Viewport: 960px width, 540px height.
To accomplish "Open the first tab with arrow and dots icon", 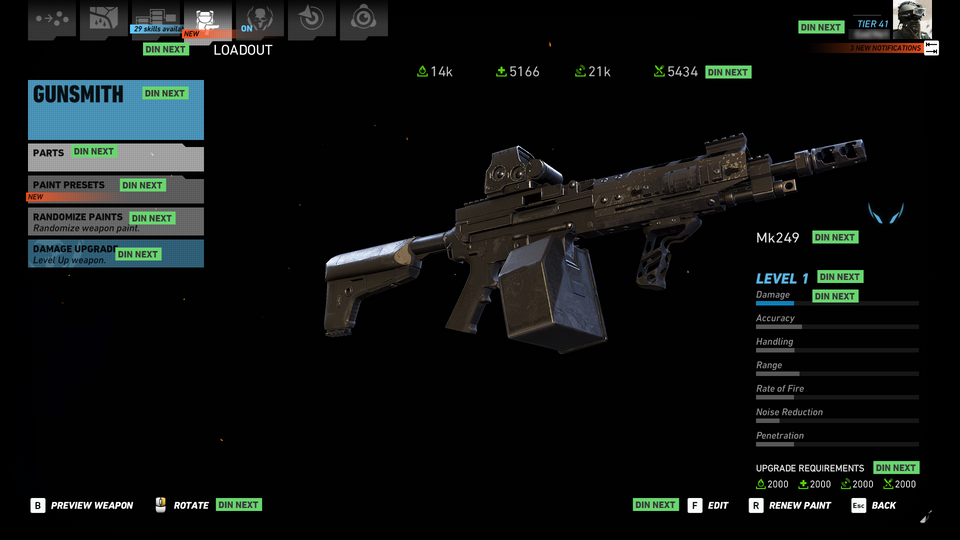I will pos(51,20).
